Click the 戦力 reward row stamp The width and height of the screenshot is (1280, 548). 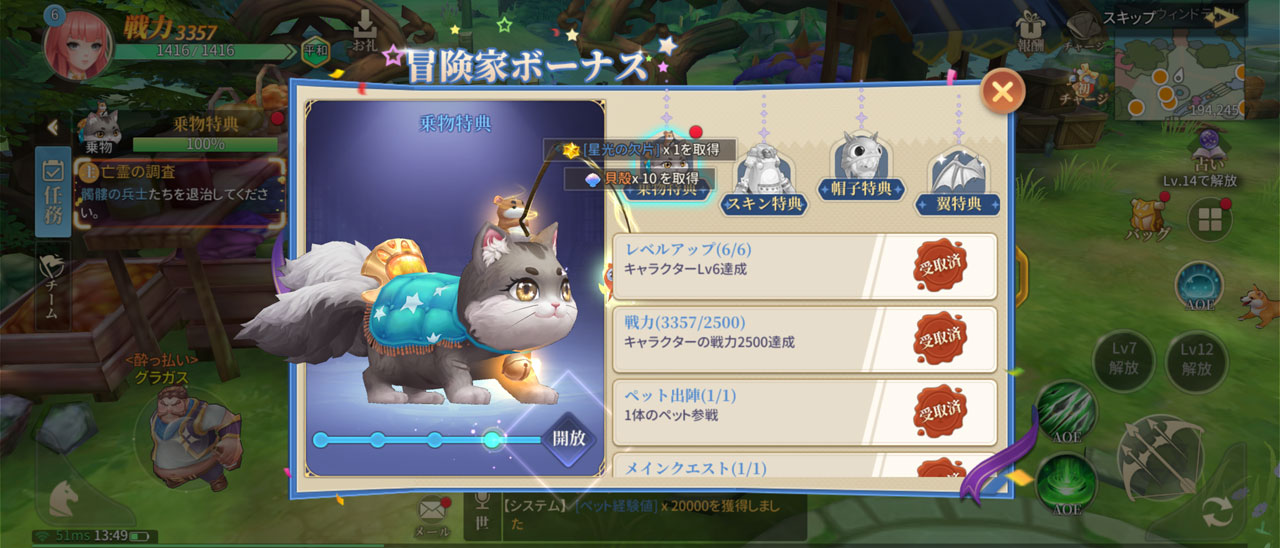[940, 340]
